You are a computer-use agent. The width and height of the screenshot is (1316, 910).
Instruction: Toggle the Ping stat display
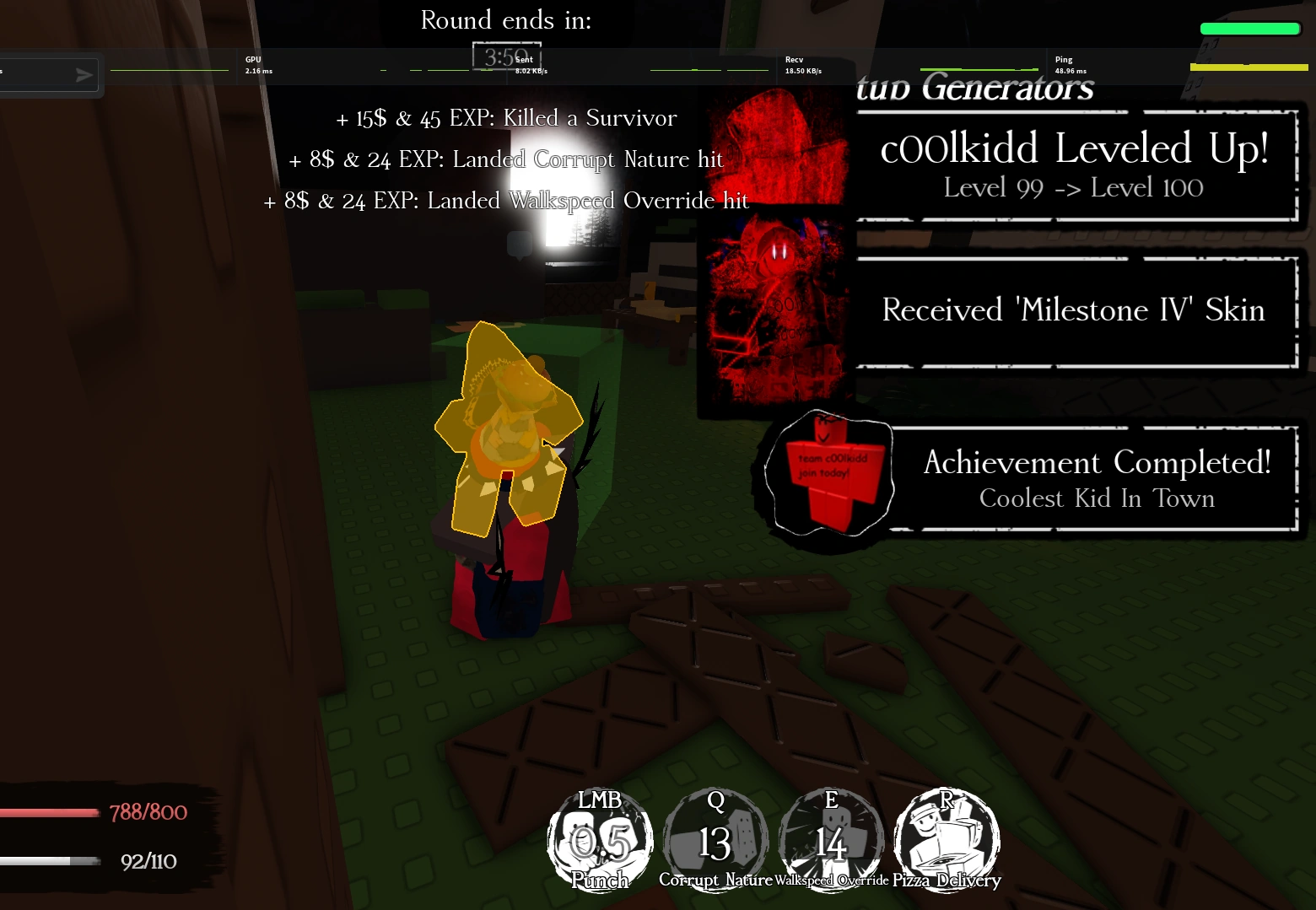[1065, 65]
